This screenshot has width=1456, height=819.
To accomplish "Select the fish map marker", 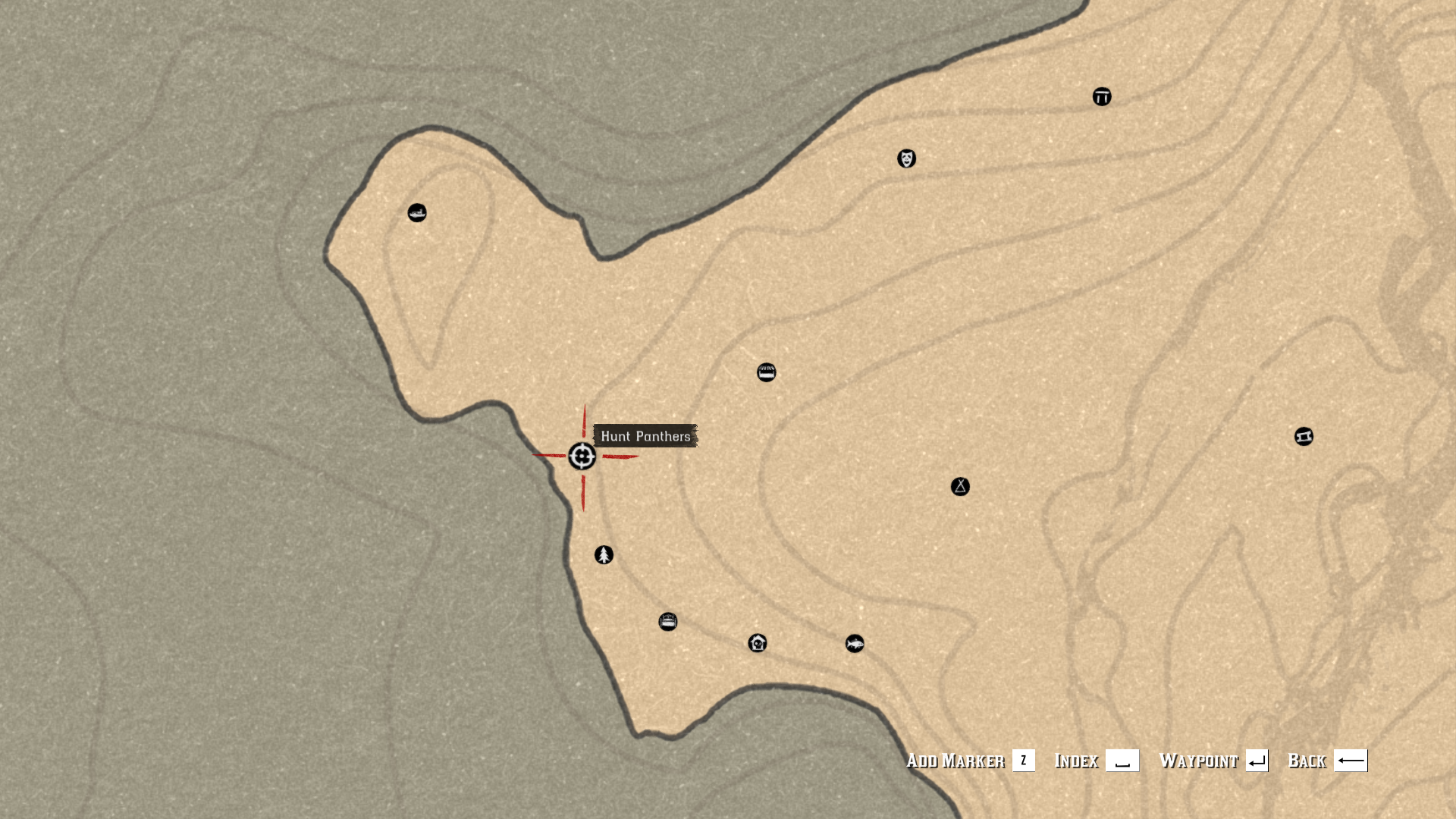I will click(855, 644).
